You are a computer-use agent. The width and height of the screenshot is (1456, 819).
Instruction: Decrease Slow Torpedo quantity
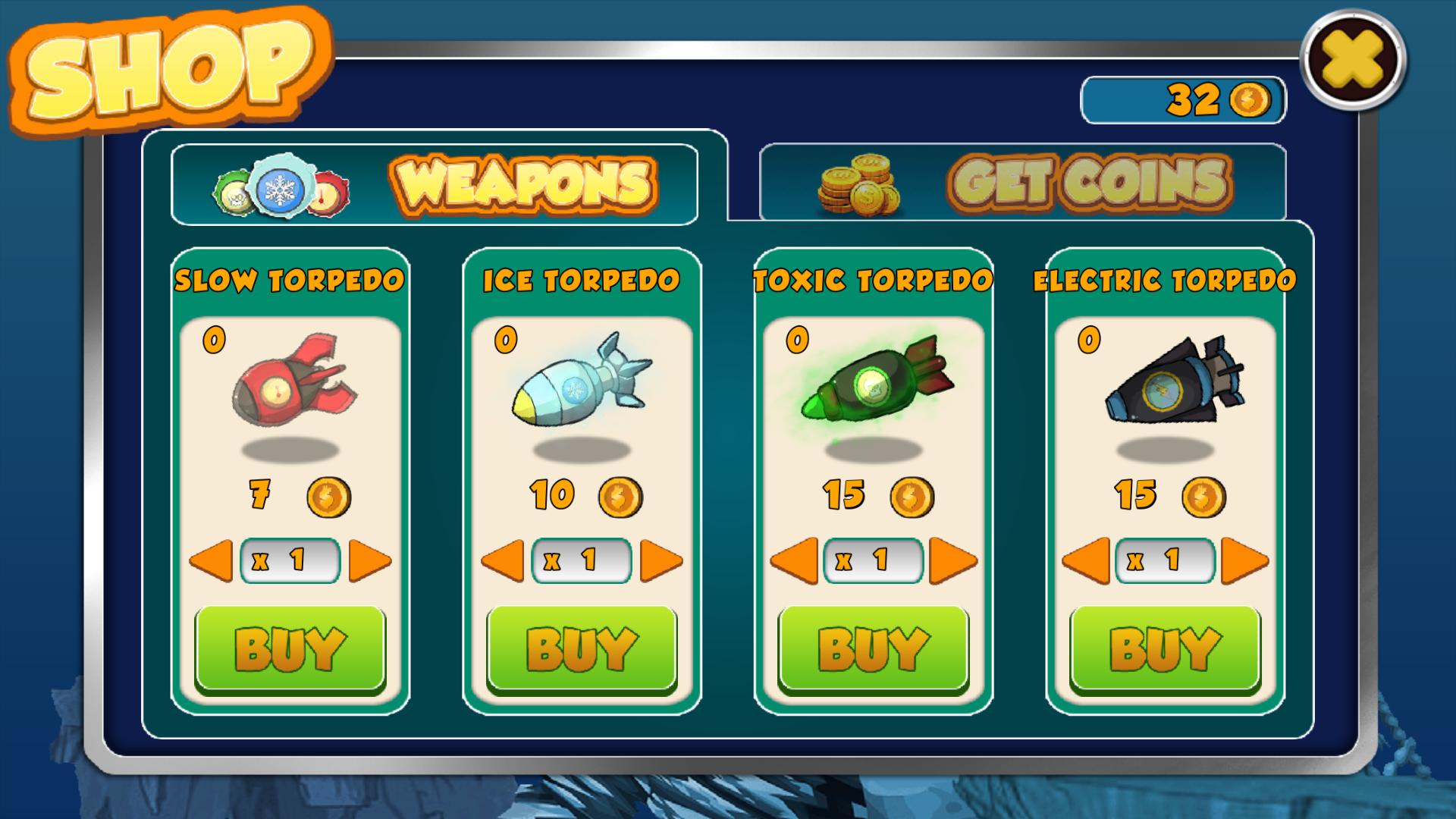coord(211,561)
